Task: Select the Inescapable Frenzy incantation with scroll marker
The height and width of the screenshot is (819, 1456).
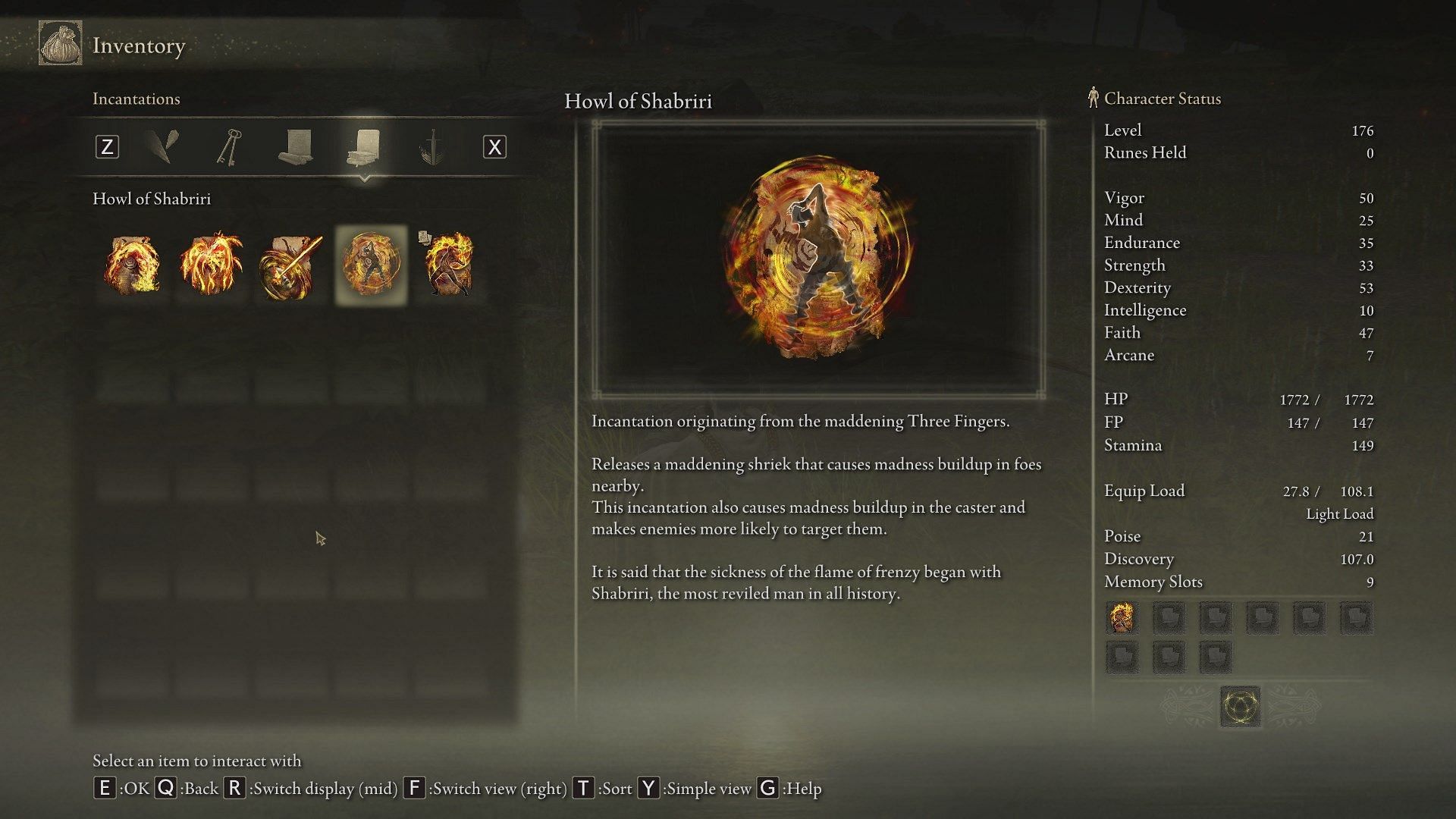Action: (449, 265)
